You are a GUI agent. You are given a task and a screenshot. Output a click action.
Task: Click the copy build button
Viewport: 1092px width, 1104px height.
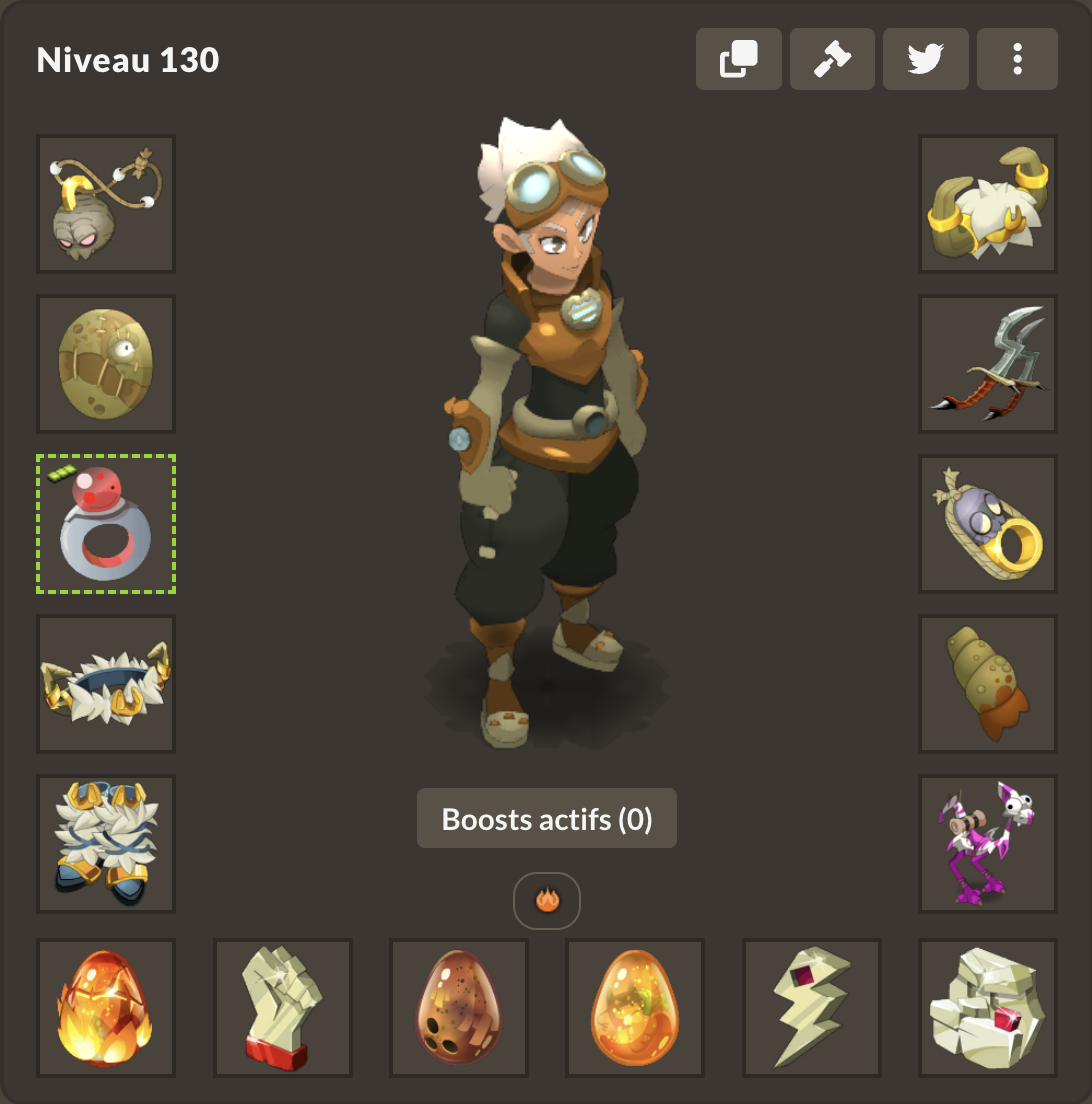(x=738, y=59)
